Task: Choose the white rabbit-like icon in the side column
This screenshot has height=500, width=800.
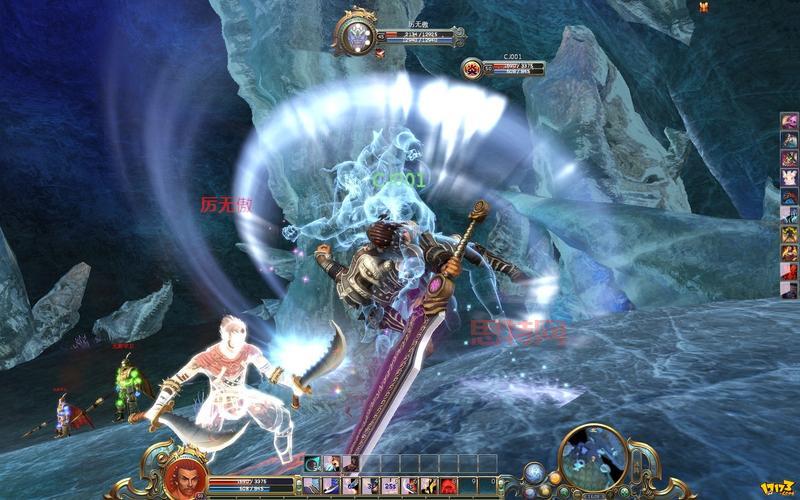Action: point(789,177)
